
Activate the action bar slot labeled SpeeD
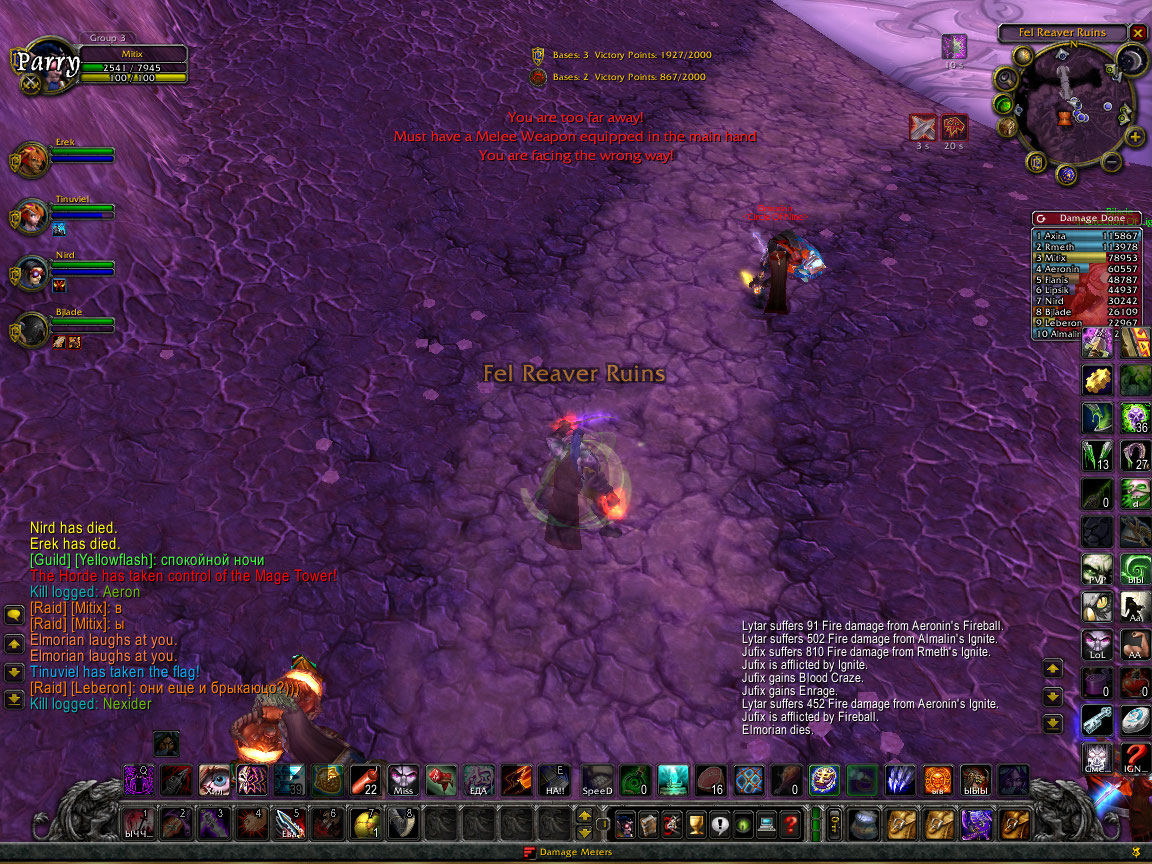pos(597,780)
